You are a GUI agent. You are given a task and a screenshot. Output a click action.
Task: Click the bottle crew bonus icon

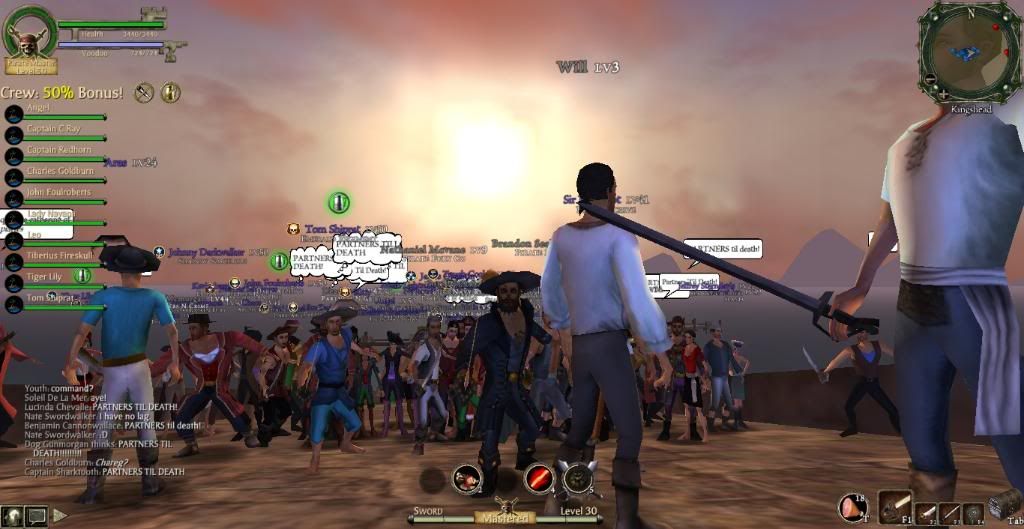pyautogui.click(x=171, y=92)
